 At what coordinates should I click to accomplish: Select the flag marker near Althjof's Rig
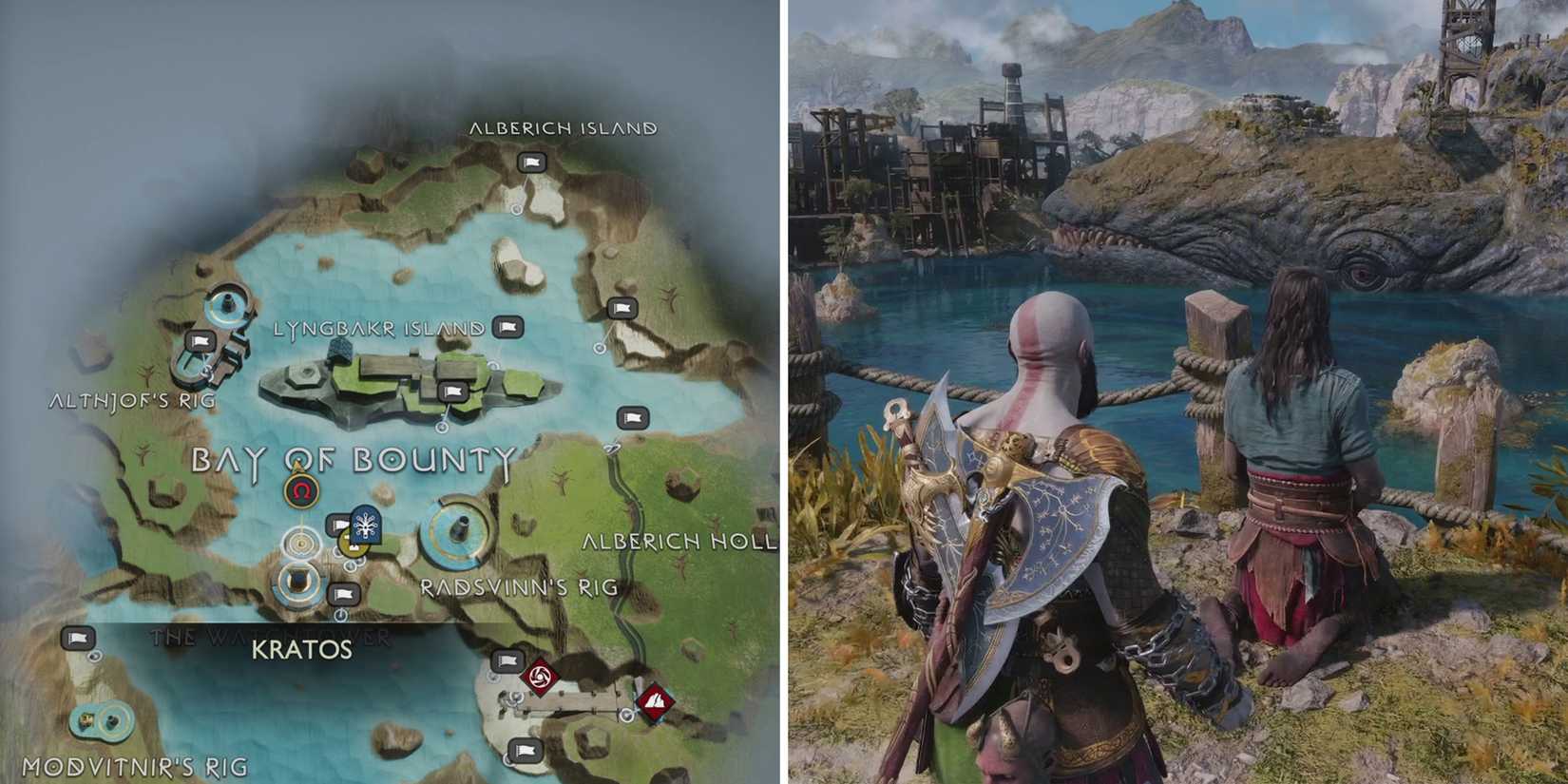click(x=201, y=340)
